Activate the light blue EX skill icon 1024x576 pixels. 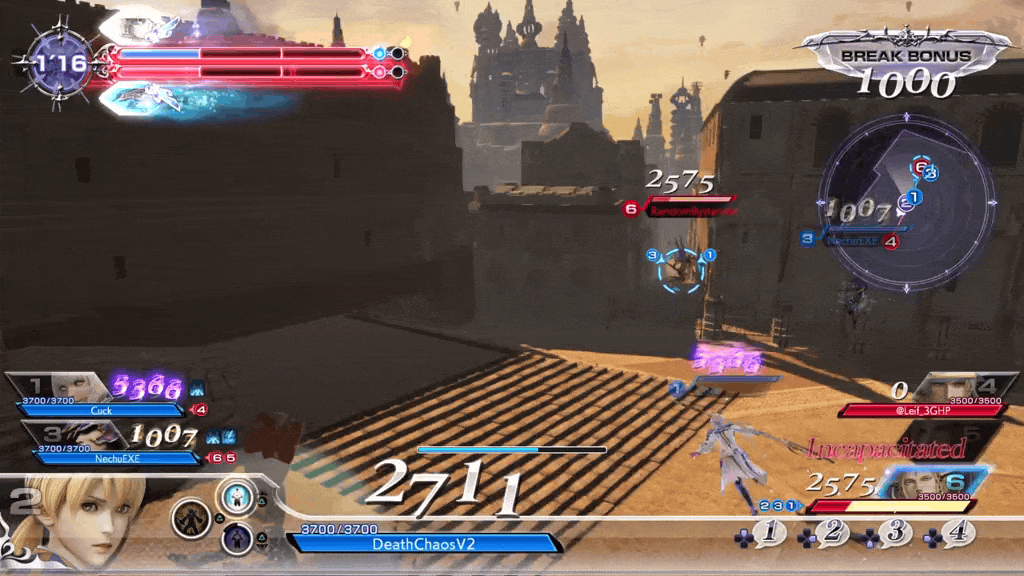click(x=237, y=495)
